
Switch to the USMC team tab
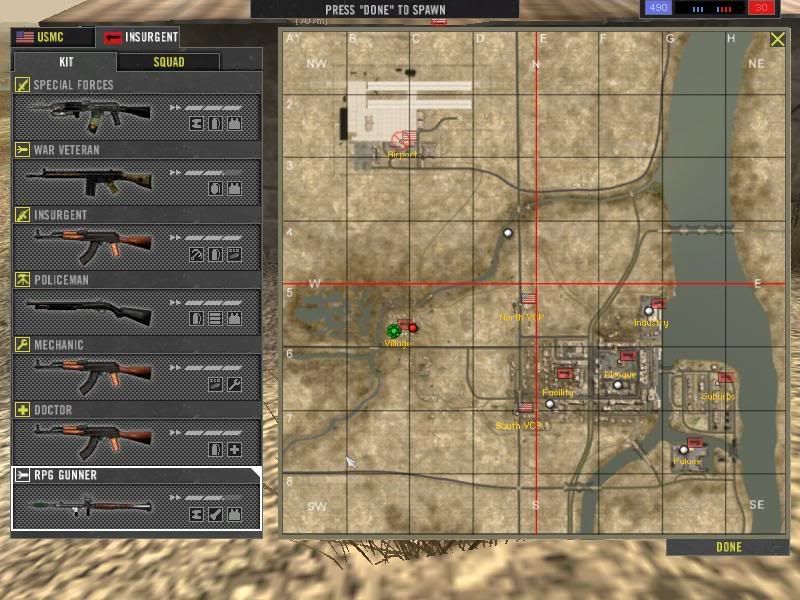(51, 38)
